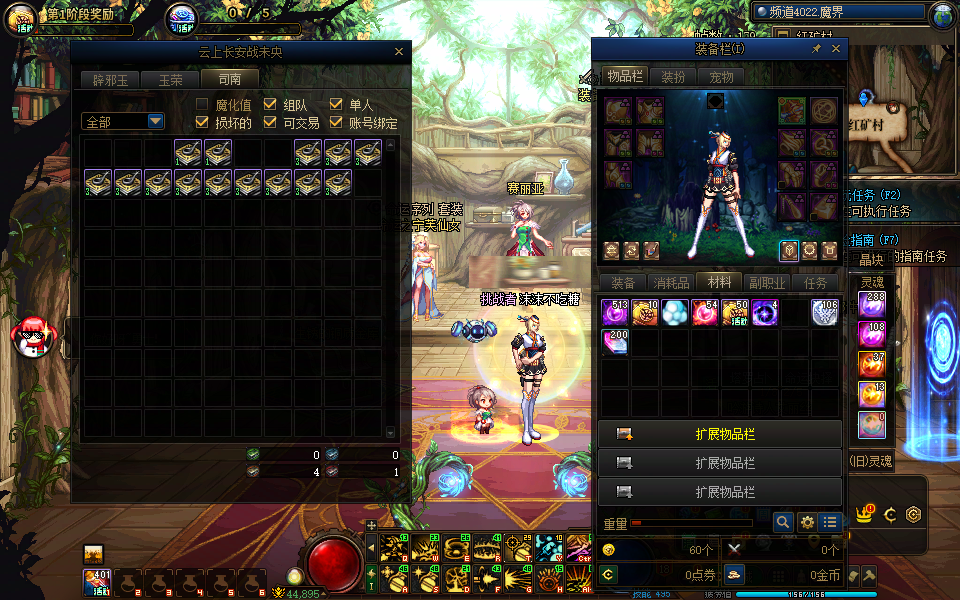The height and width of the screenshot is (600, 960).
Task: Click the highlighted yellow 扩展物品栏 button
Action: [720, 434]
